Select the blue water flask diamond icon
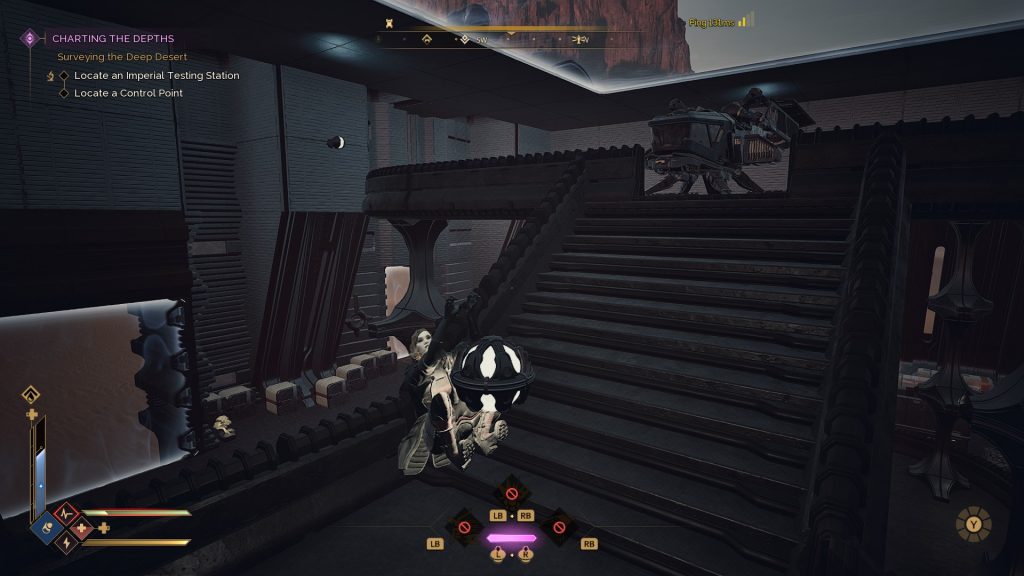This screenshot has width=1024, height=576. (47, 526)
